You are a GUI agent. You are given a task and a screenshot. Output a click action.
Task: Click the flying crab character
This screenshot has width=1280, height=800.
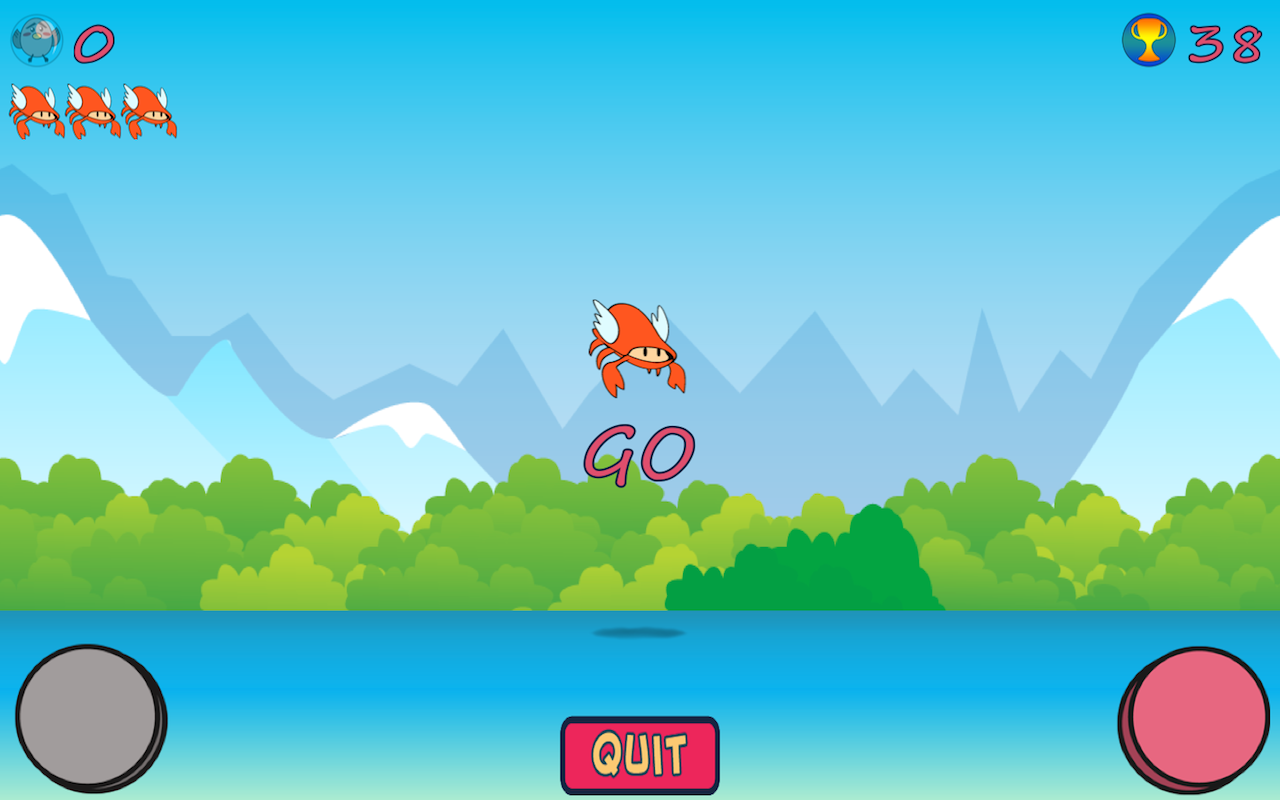point(638,350)
